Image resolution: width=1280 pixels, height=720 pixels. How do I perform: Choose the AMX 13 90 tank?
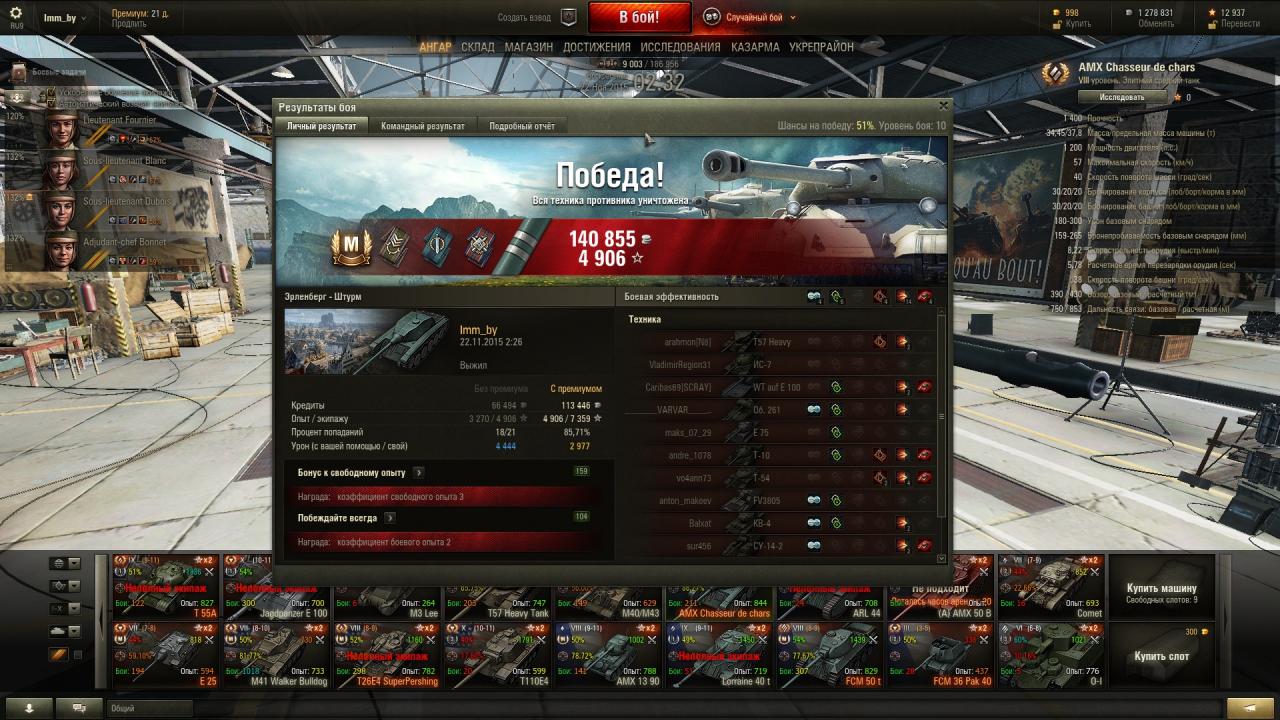pyautogui.click(x=609, y=653)
